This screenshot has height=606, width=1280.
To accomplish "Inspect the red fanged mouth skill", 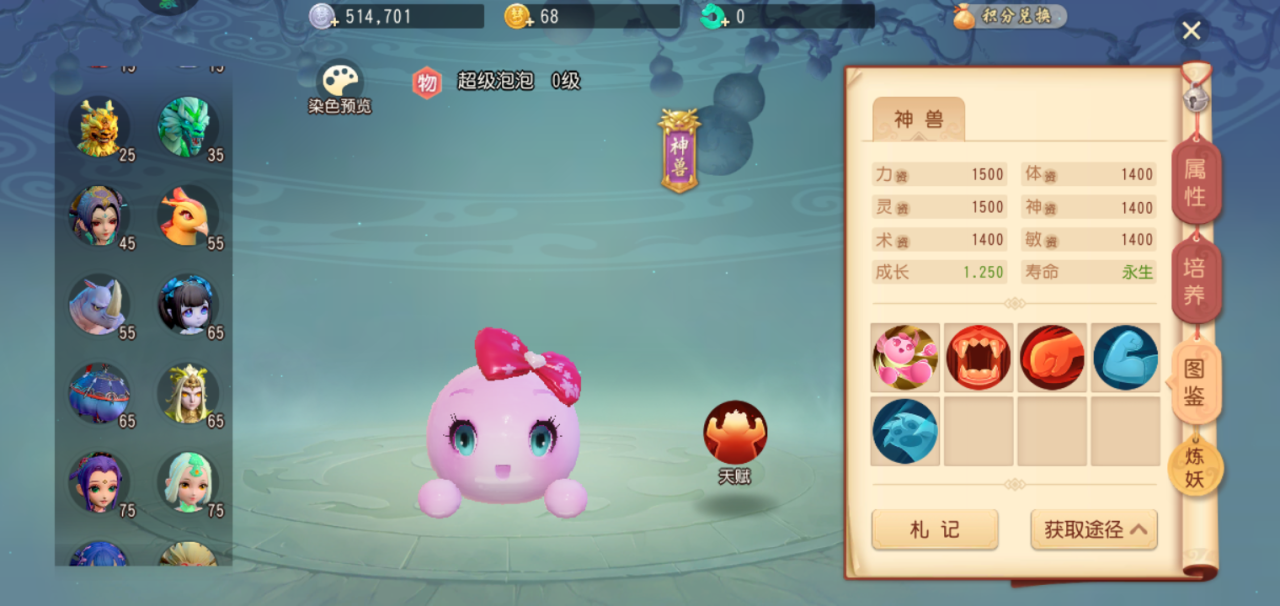I will tap(979, 357).
